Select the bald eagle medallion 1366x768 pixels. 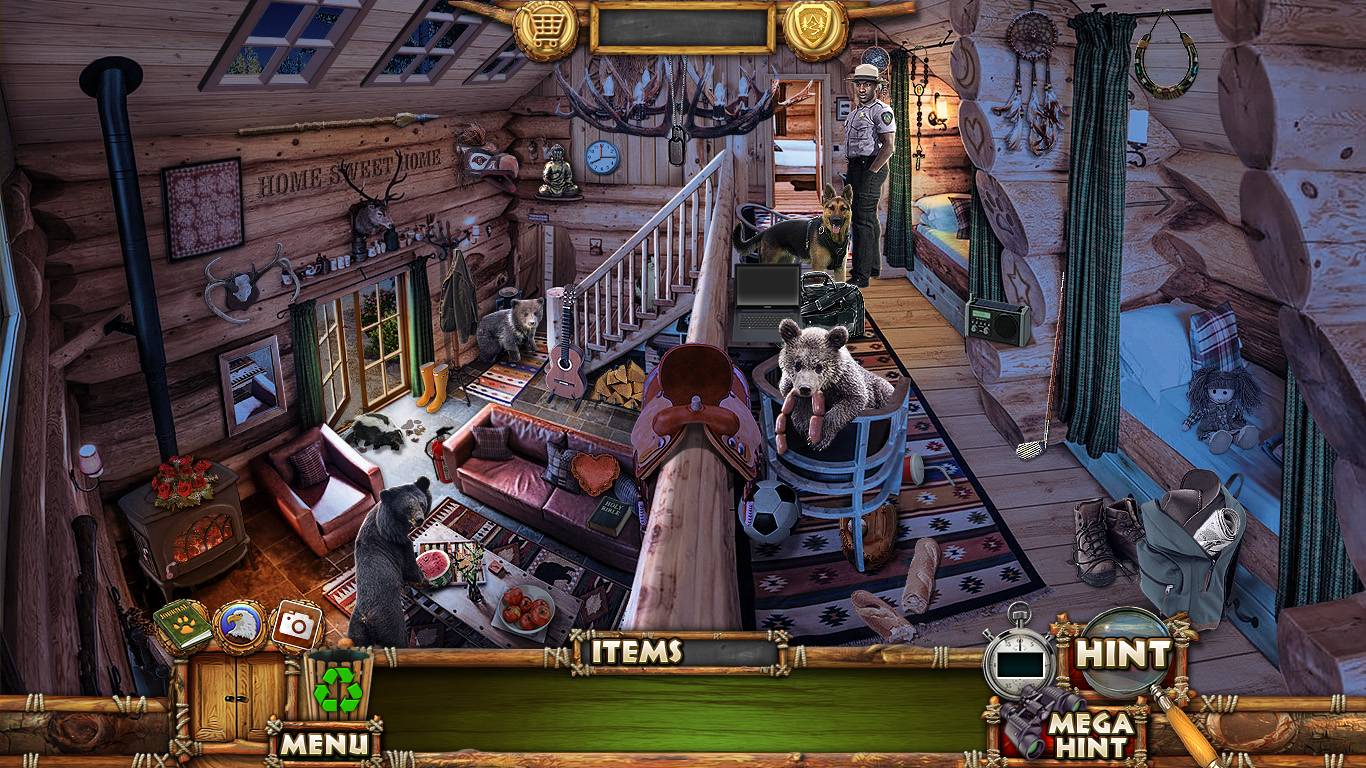[240, 627]
